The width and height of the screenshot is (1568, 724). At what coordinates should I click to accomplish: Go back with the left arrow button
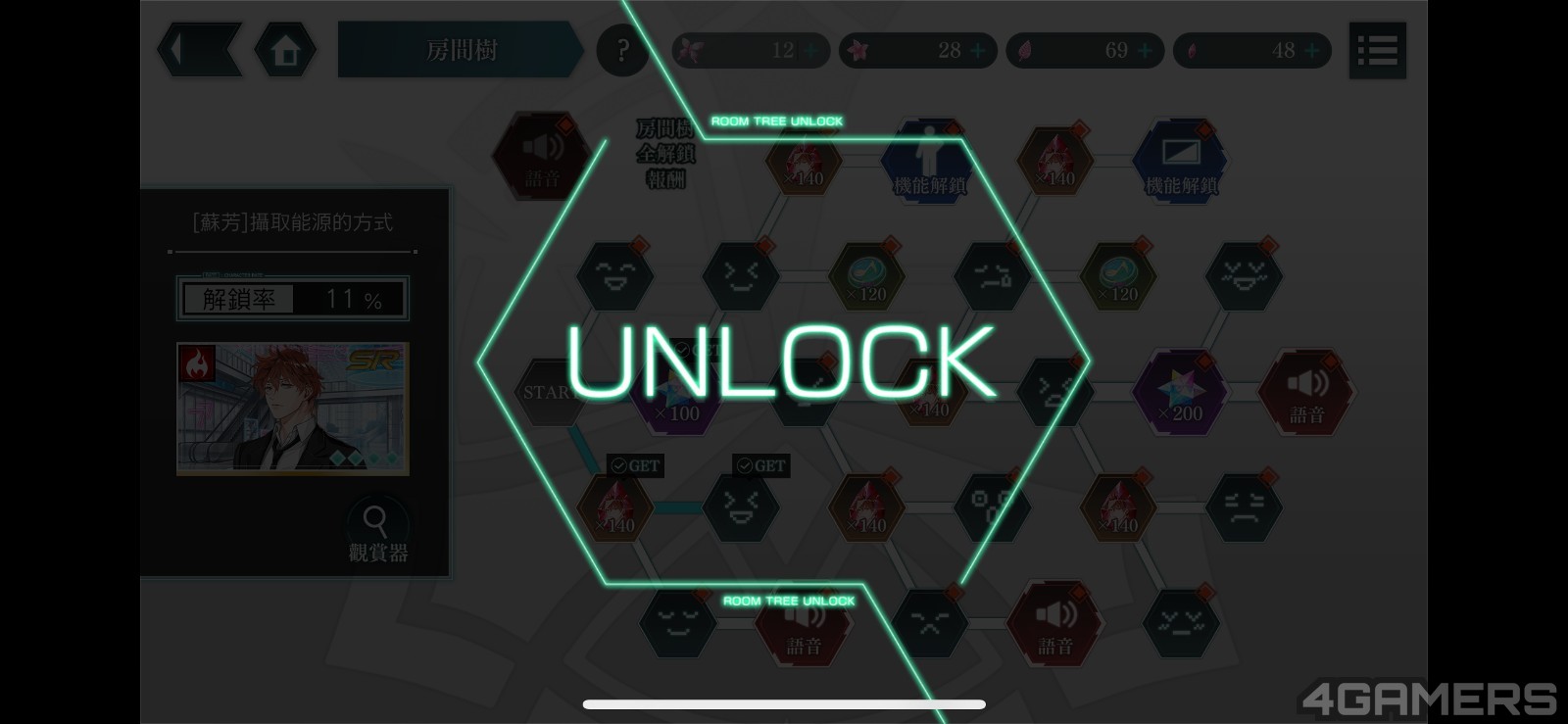(199, 50)
